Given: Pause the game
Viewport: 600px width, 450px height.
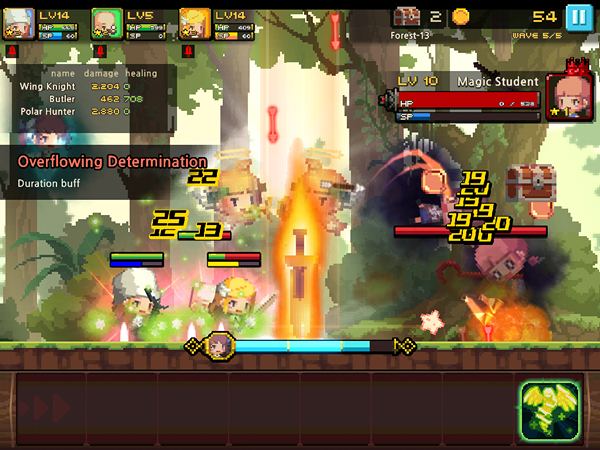Looking at the screenshot, I should (x=577, y=17).
